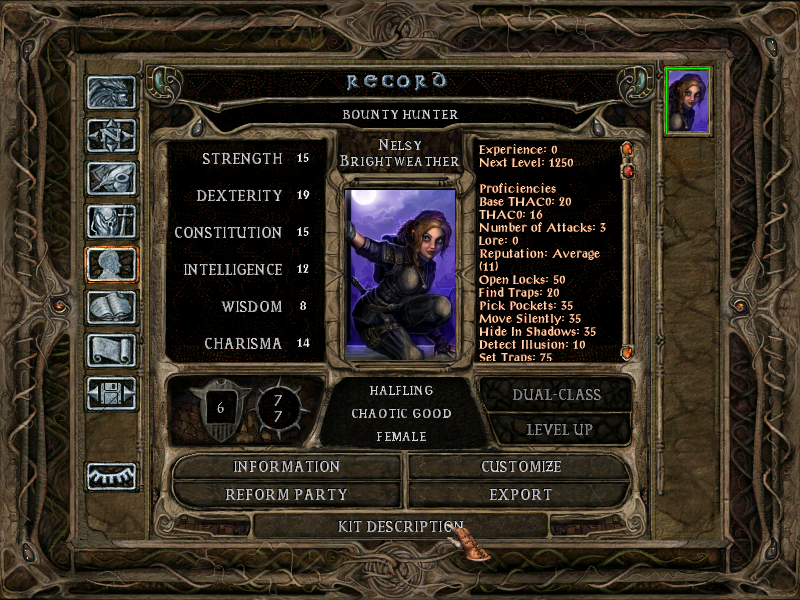Open the priest scroll icon
The height and width of the screenshot is (600, 800).
click(x=111, y=351)
